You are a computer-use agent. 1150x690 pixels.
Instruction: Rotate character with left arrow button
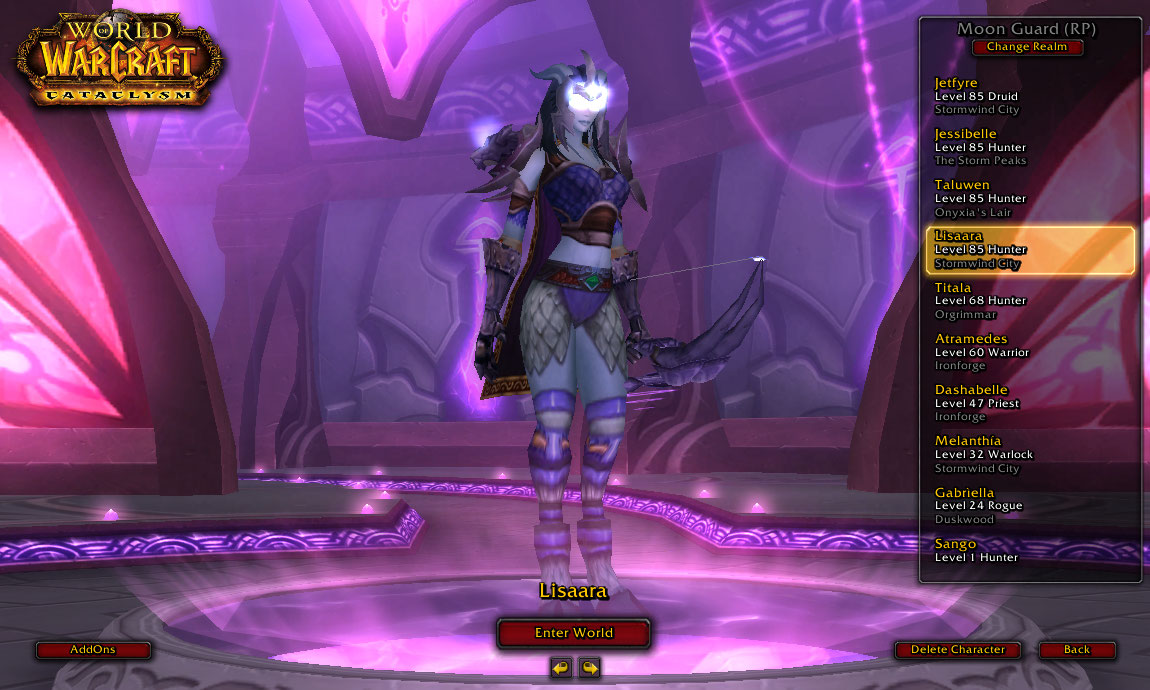(561, 667)
